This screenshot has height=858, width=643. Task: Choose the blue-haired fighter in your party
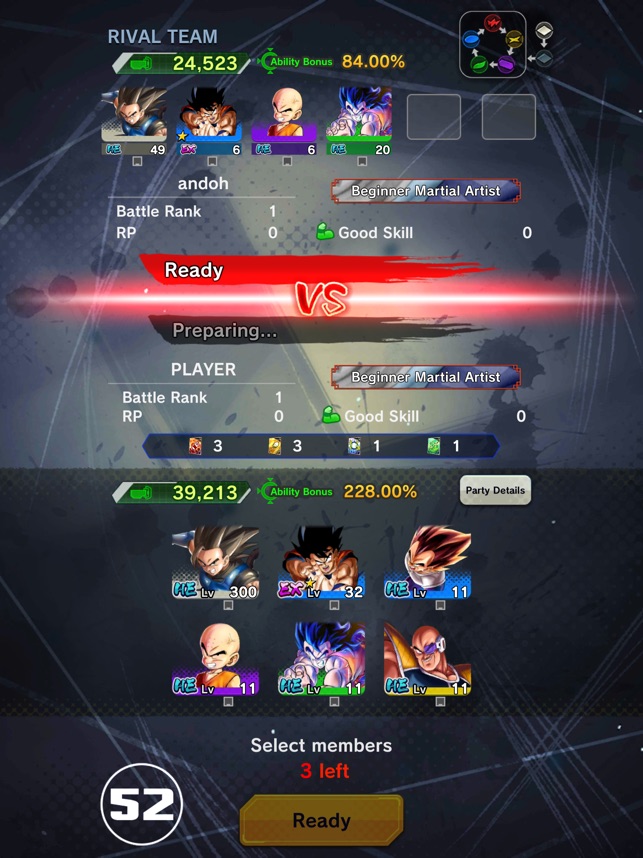(323, 658)
